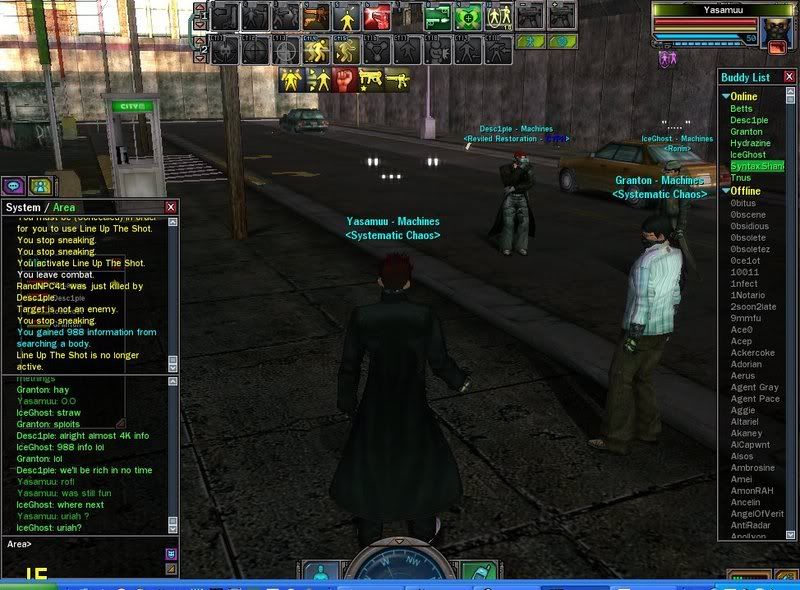Select Desc1ple in the Buddy List
This screenshot has height=590, width=800.
(x=748, y=120)
